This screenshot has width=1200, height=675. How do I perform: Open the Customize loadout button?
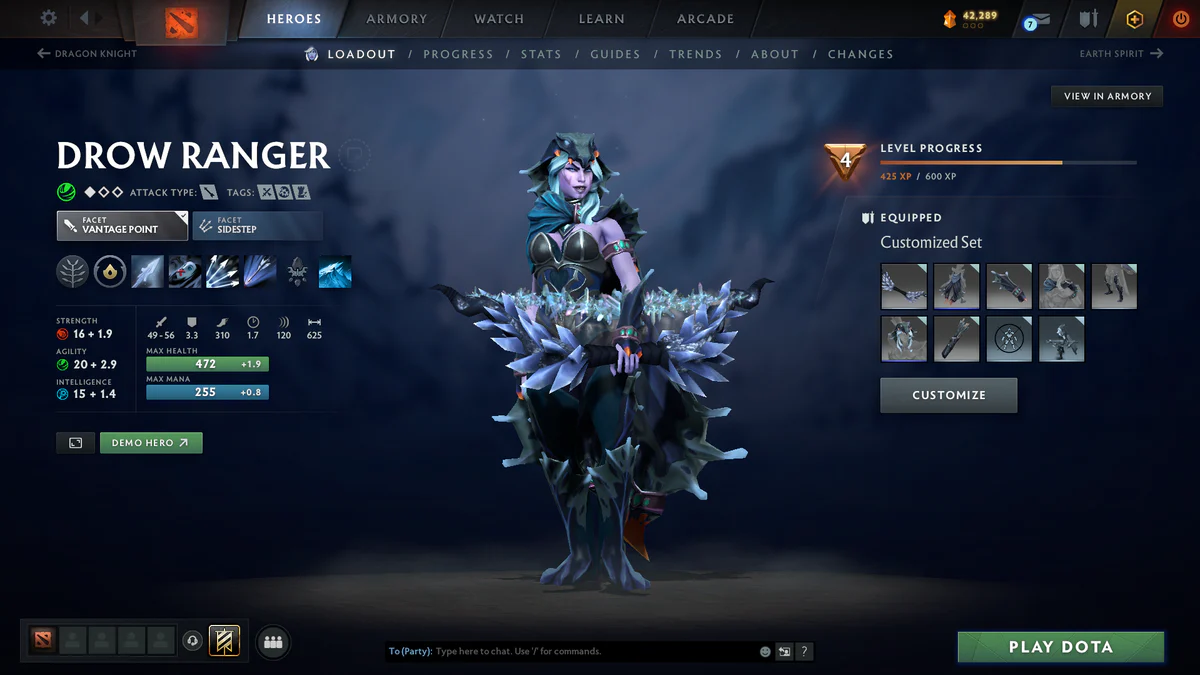948,395
